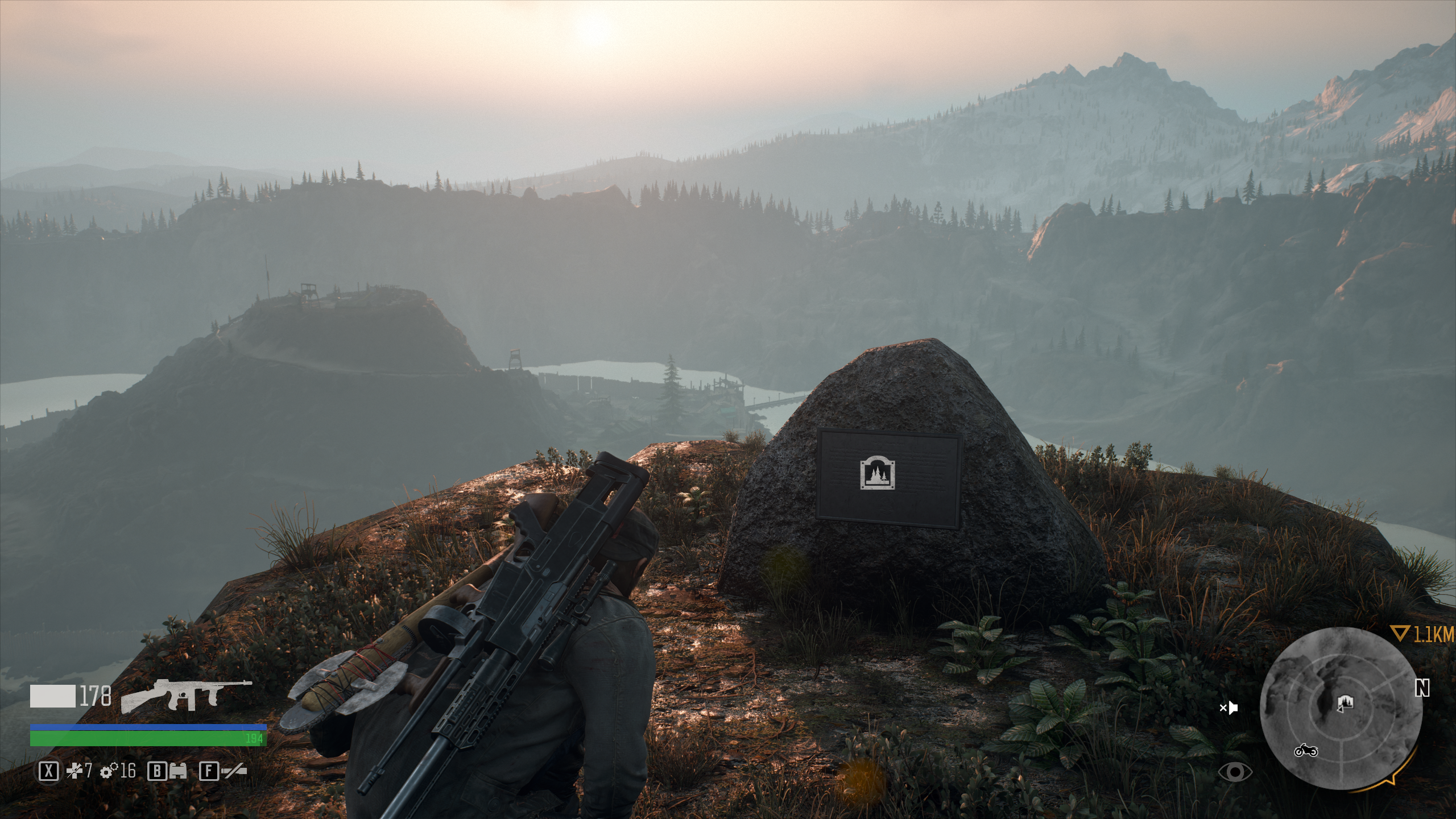The height and width of the screenshot is (819, 1456).
Task: Select the historical marker icon on the minimap
Action: coord(1345,702)
